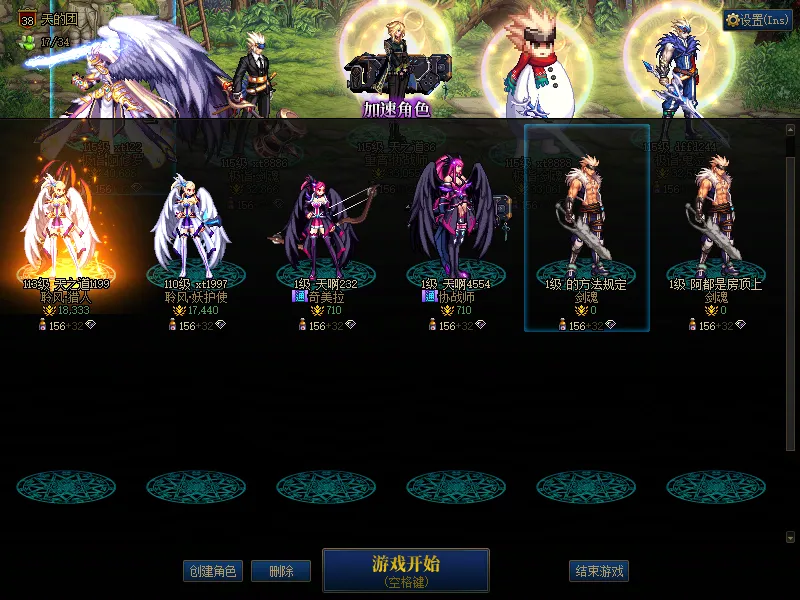
Task: Select the 的方法规定 剑魂 character
Action: pos(587,230)
